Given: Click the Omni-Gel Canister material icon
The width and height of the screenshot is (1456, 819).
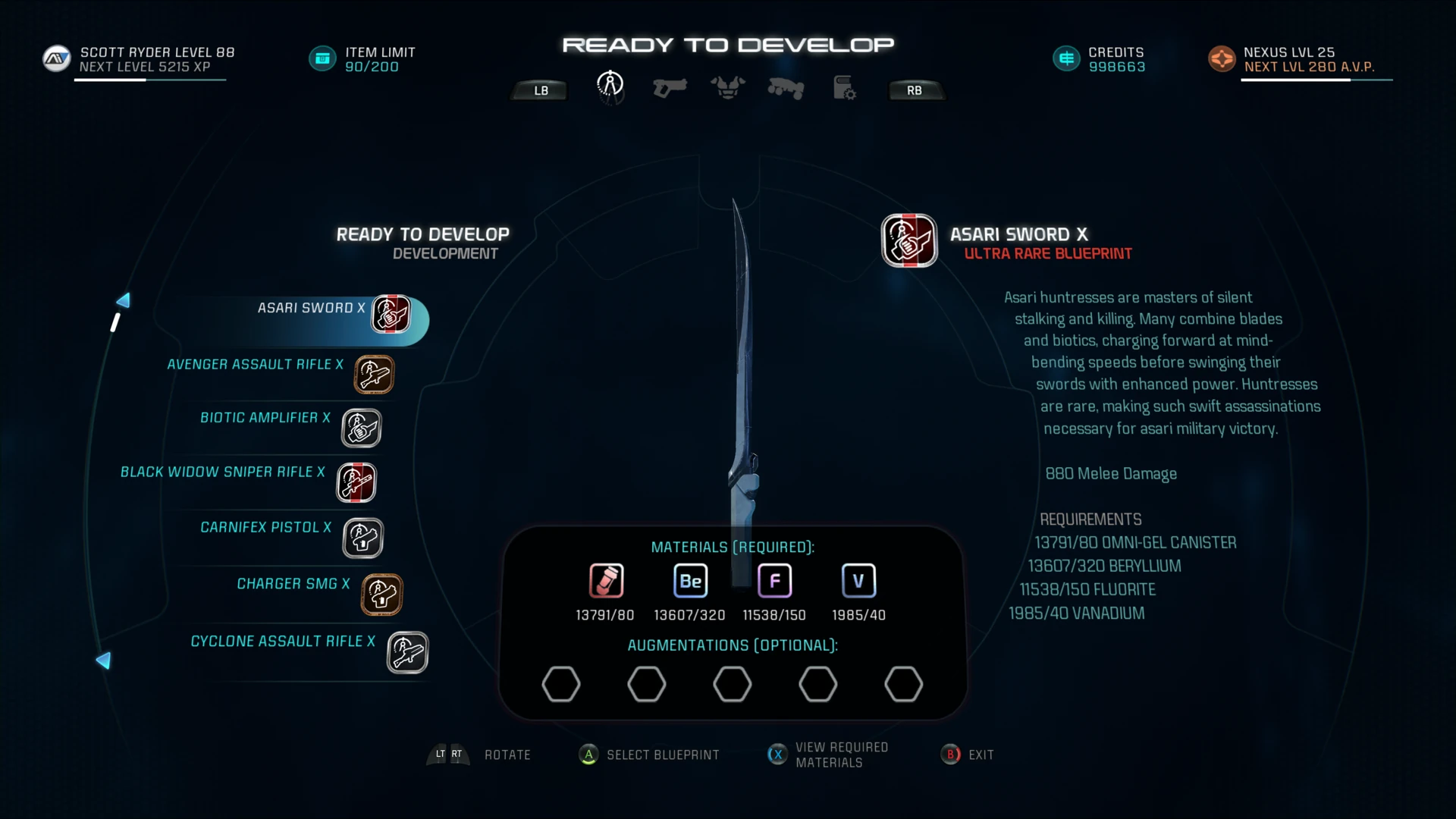Looking at the screenshot, I should coord(606,581).
